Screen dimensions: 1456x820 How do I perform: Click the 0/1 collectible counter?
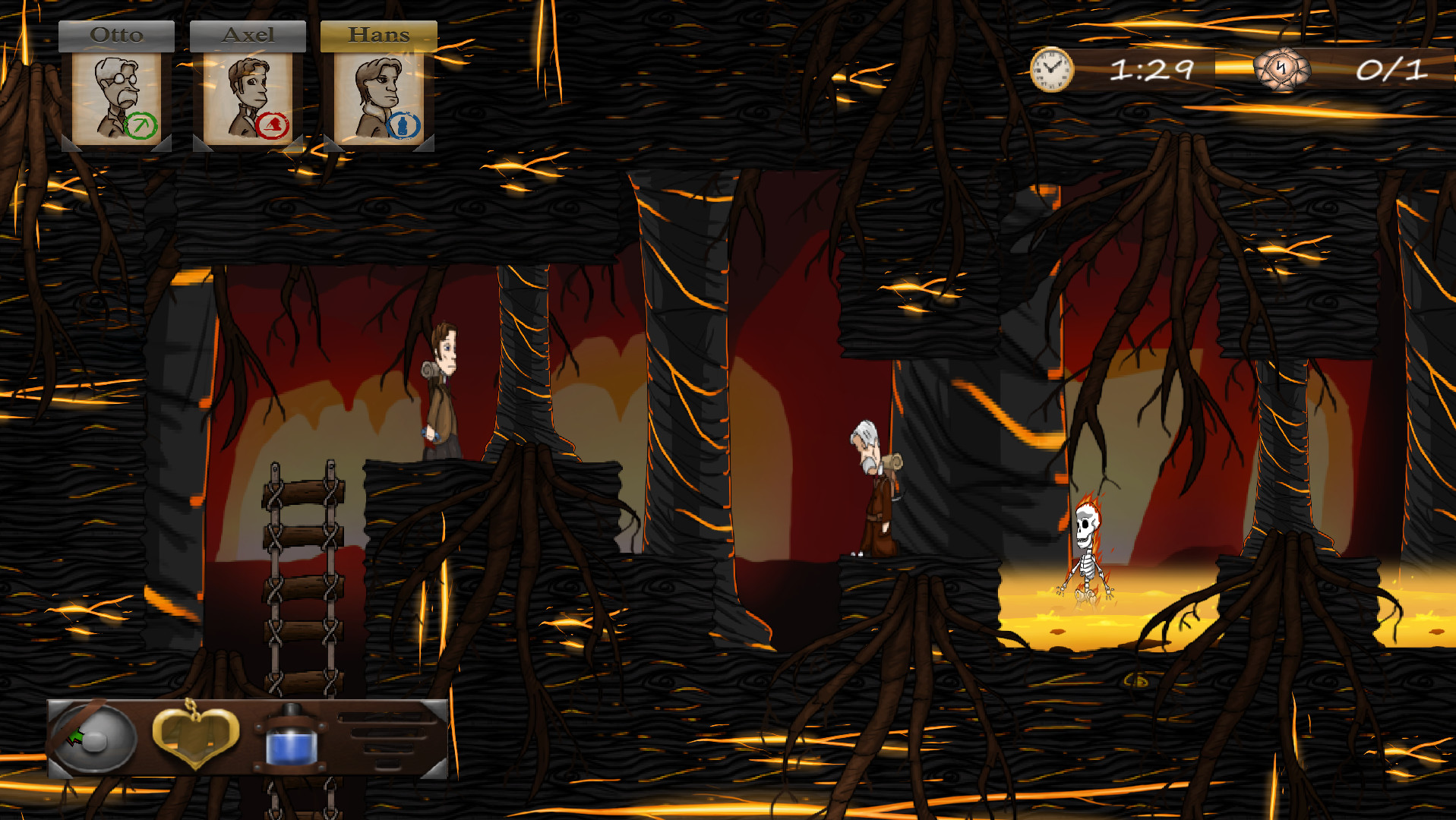point(1394,71)
